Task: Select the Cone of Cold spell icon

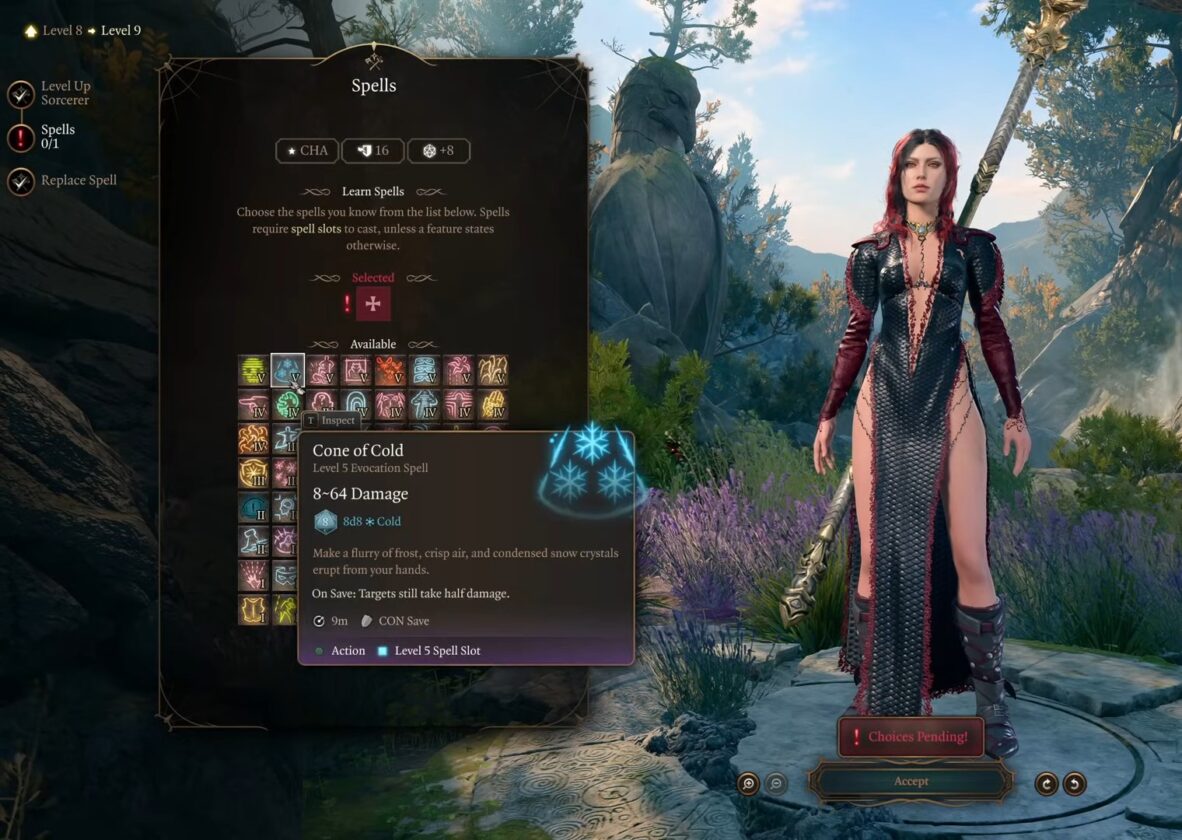Action: coord(288,370)
